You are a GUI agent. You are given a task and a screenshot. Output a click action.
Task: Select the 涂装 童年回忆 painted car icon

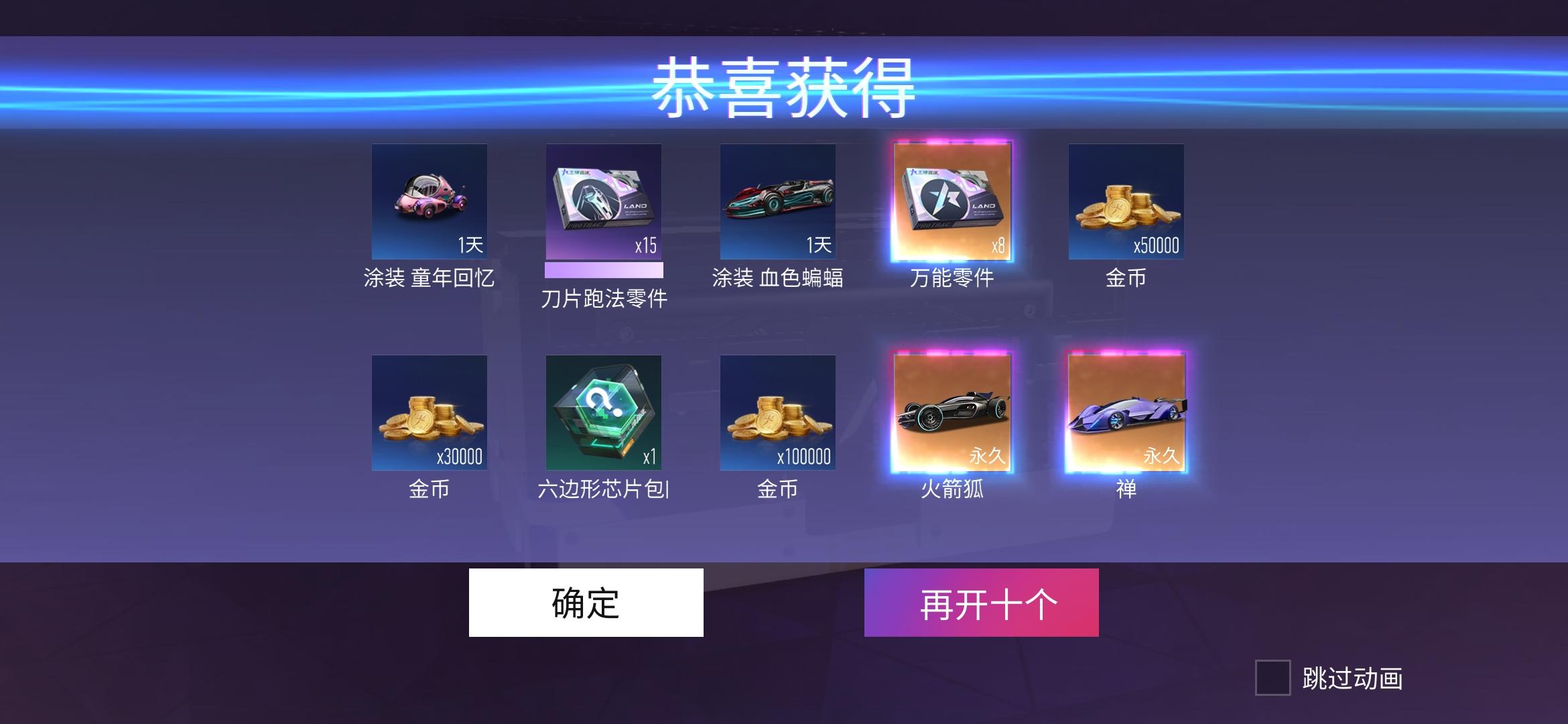(429, 201)
